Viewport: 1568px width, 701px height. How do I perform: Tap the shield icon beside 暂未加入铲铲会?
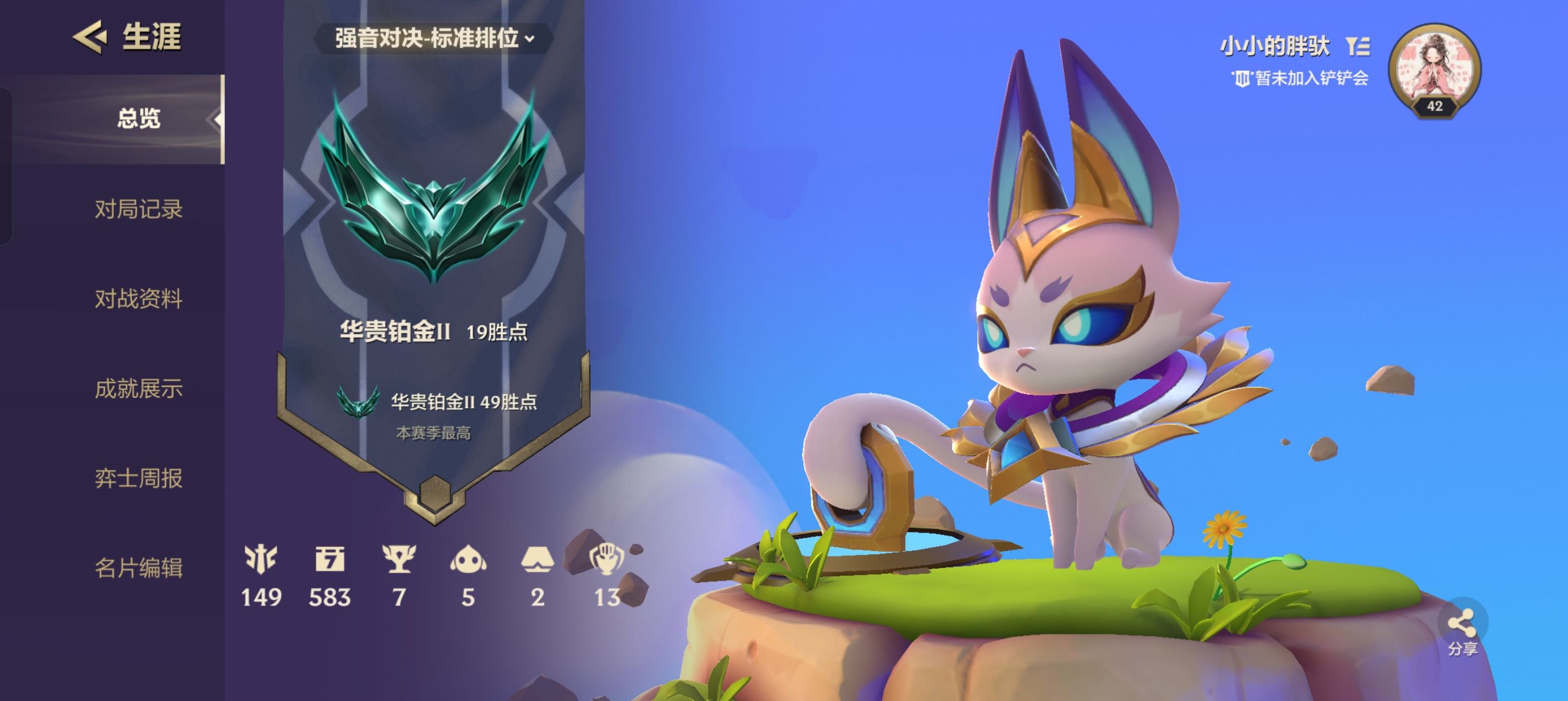coord(1243,78)
